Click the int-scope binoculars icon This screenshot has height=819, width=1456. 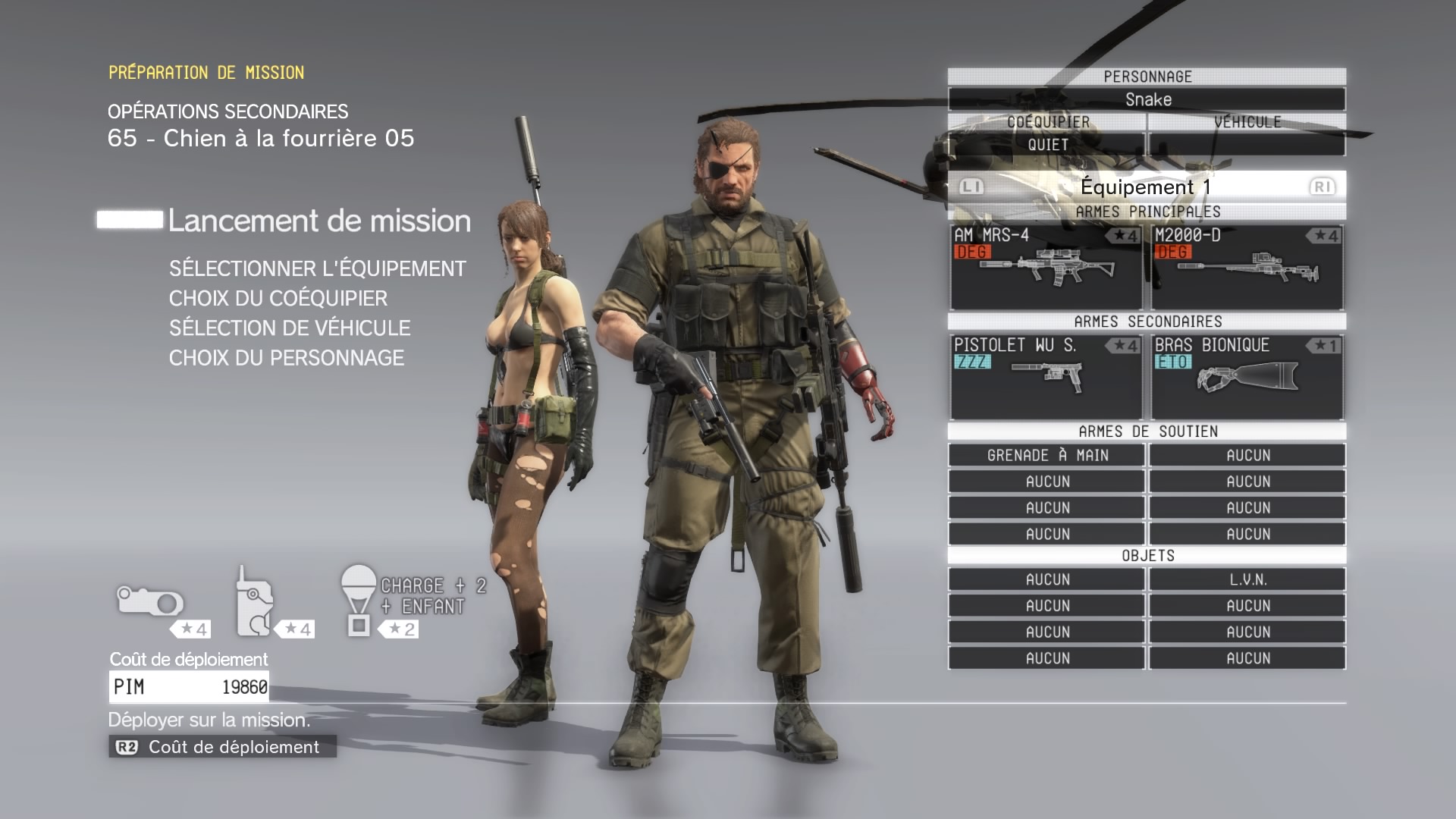tap(150, 602)
